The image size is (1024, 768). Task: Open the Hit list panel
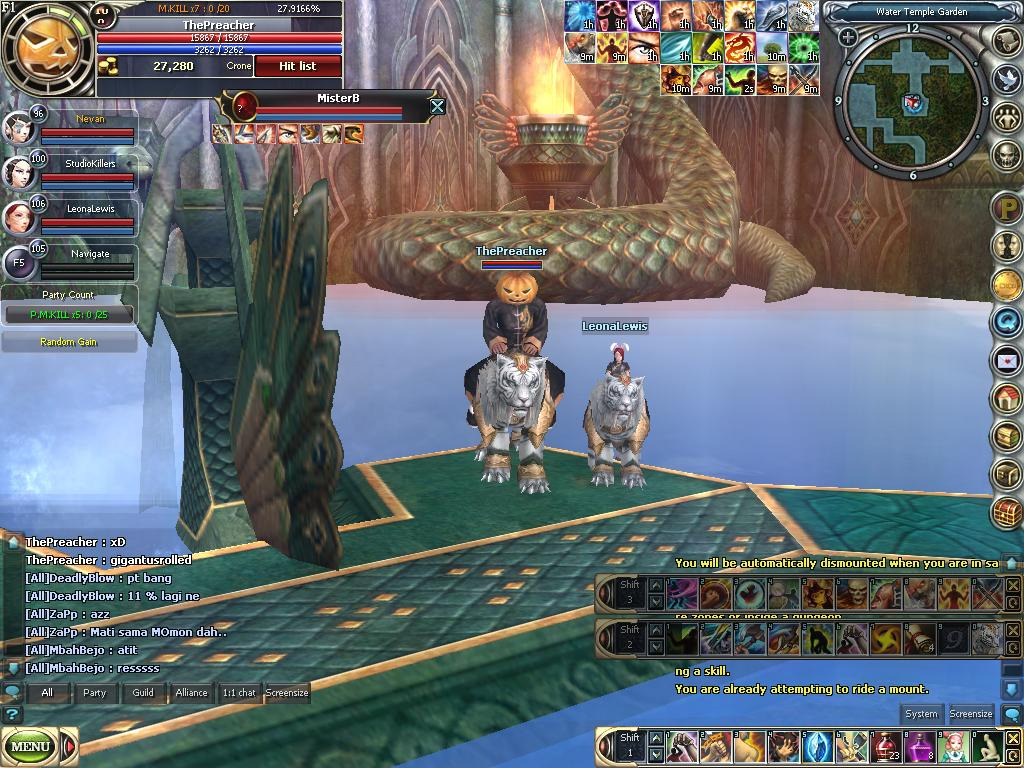pyautogui.click(x=297, y=66)
